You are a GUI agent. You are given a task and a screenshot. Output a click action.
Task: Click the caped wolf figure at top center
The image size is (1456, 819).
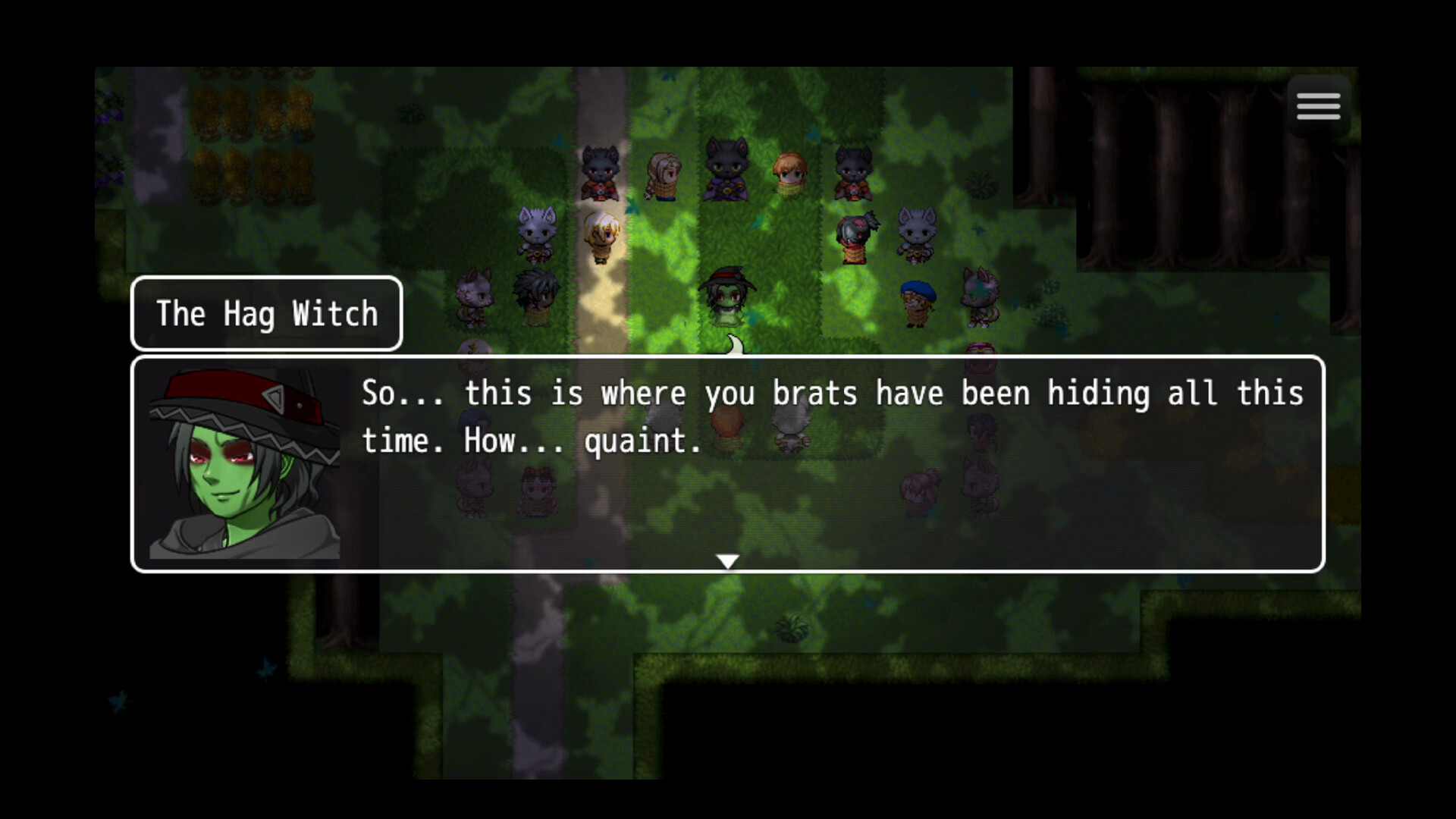tap(724, 171)
